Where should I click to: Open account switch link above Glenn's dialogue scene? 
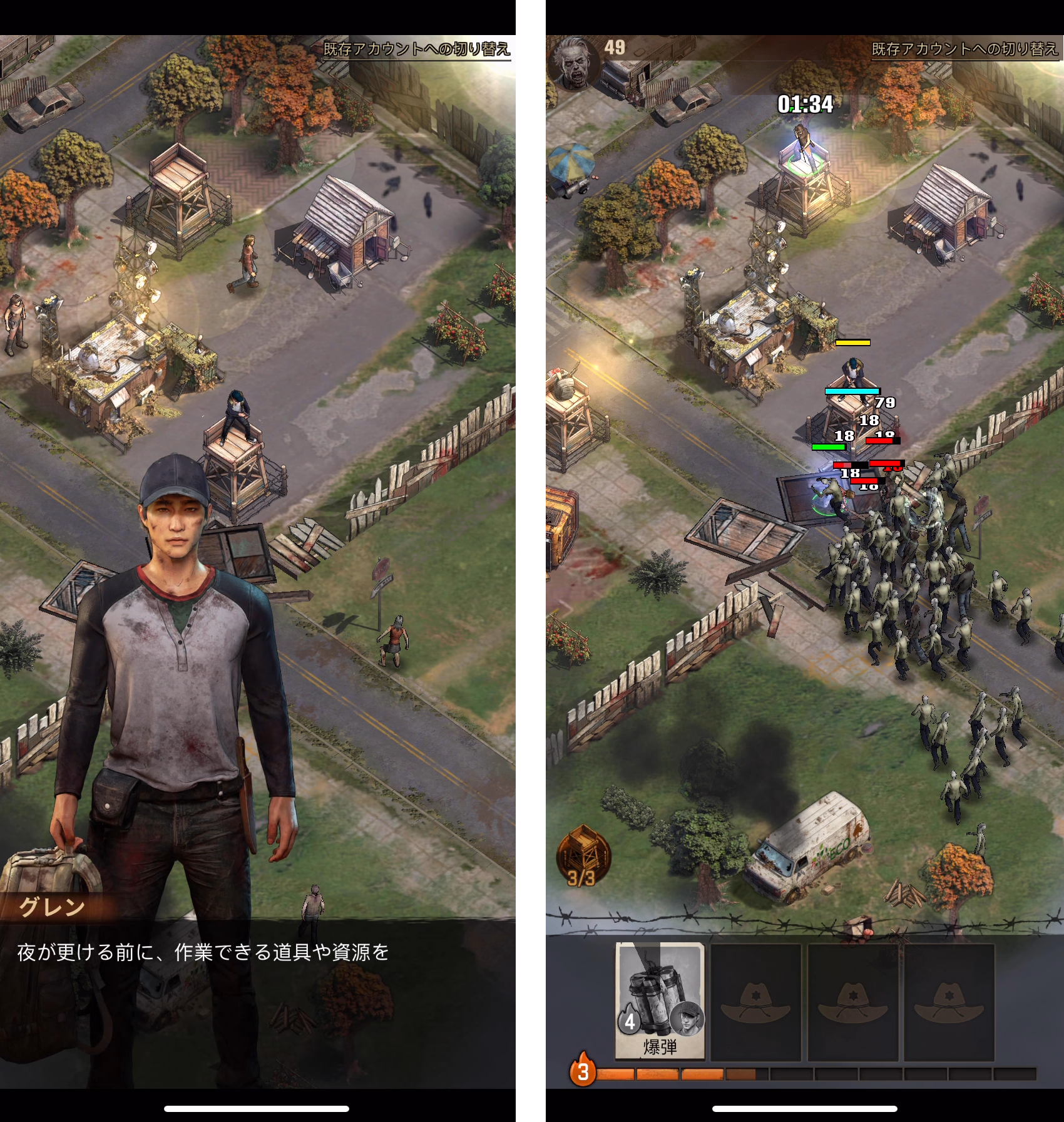pos(416,49)
